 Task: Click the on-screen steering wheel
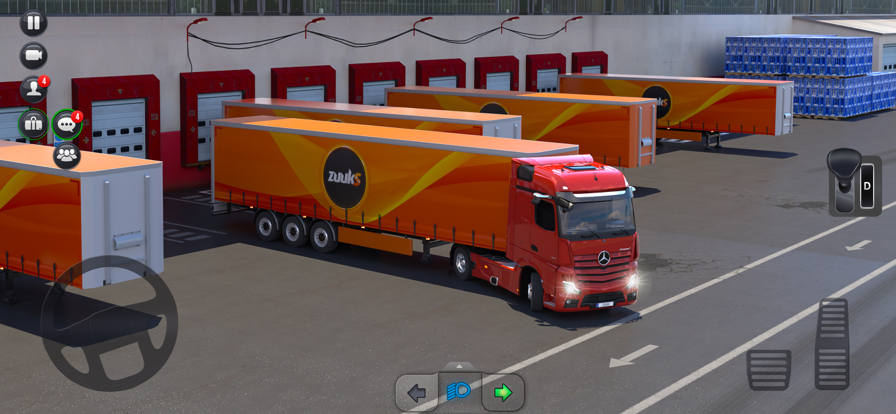(109, 323)
